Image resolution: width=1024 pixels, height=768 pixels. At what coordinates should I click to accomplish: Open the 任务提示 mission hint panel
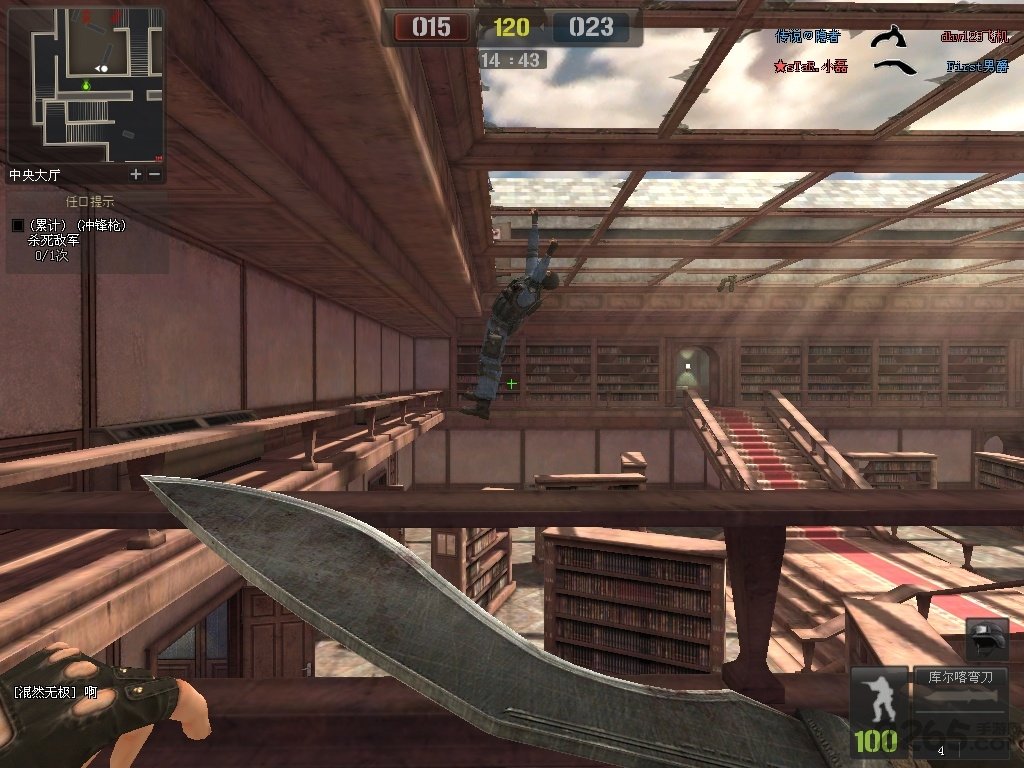point(89,202)
